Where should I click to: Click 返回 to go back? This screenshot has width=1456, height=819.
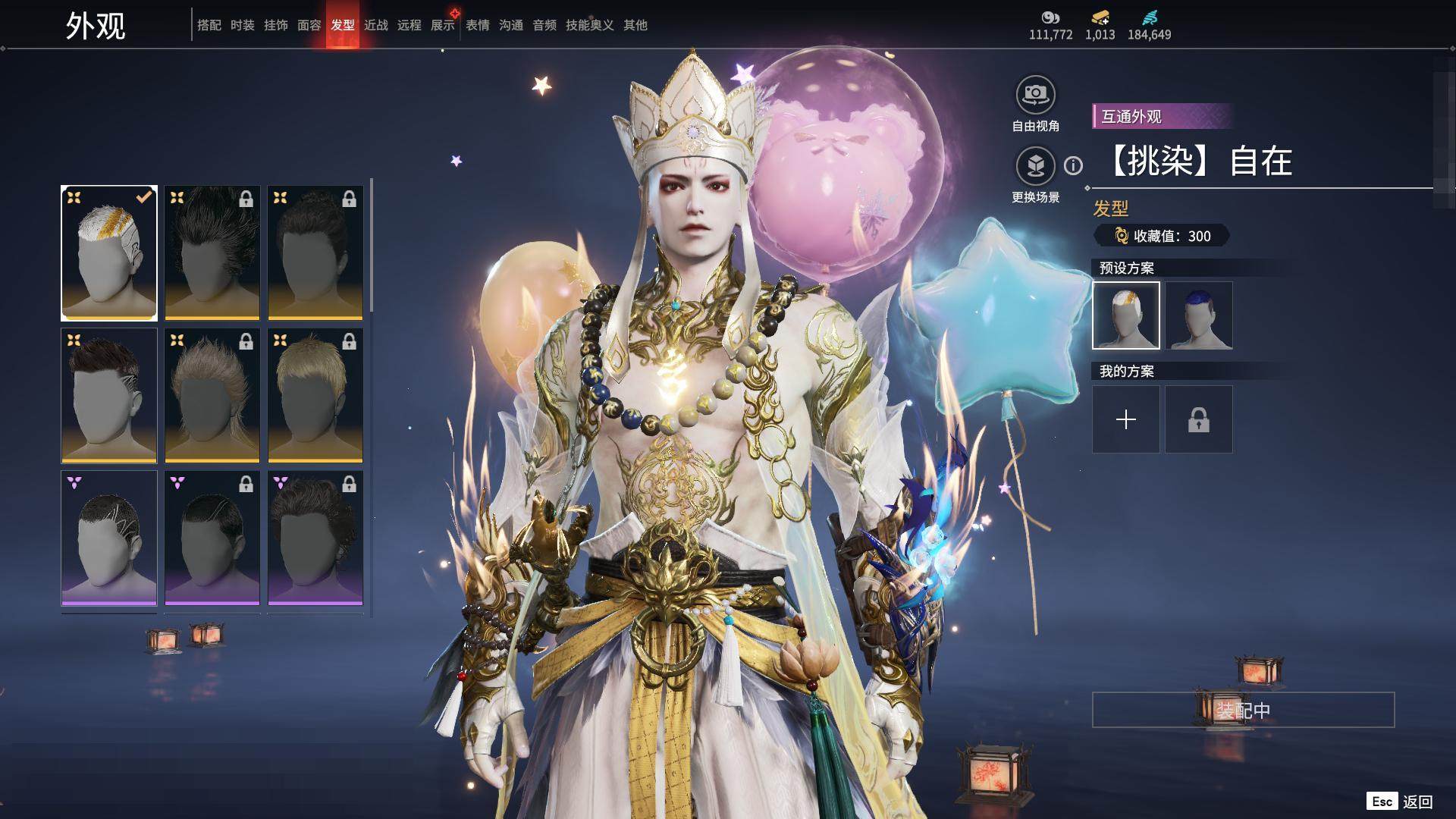click(x=1417, y=802)
